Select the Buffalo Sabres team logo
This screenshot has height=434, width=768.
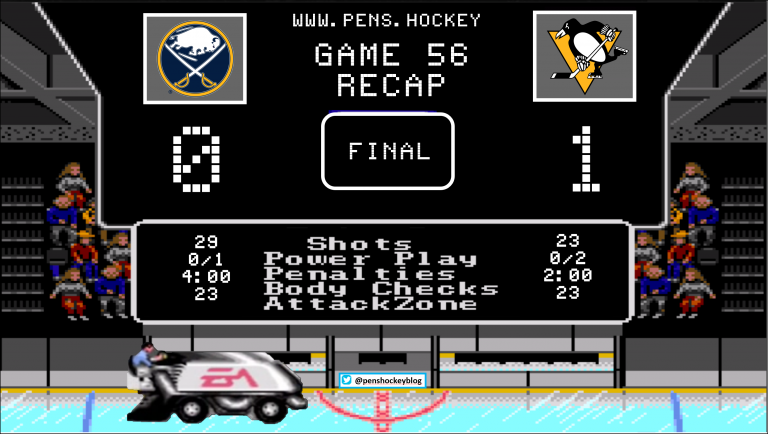point(195,57)
